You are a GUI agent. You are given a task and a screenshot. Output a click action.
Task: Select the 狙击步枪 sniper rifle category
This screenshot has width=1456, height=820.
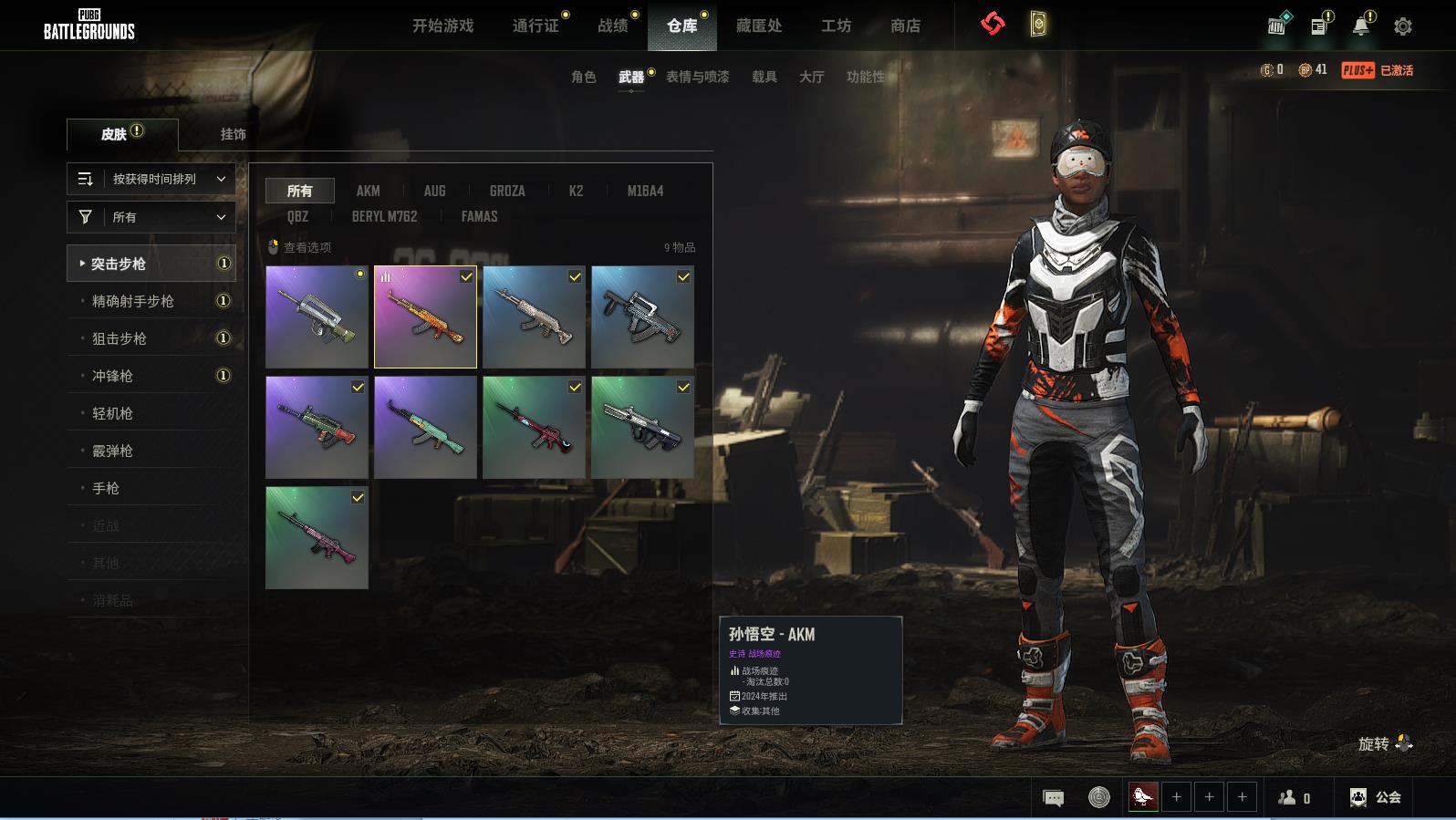(x=120, y=338)
